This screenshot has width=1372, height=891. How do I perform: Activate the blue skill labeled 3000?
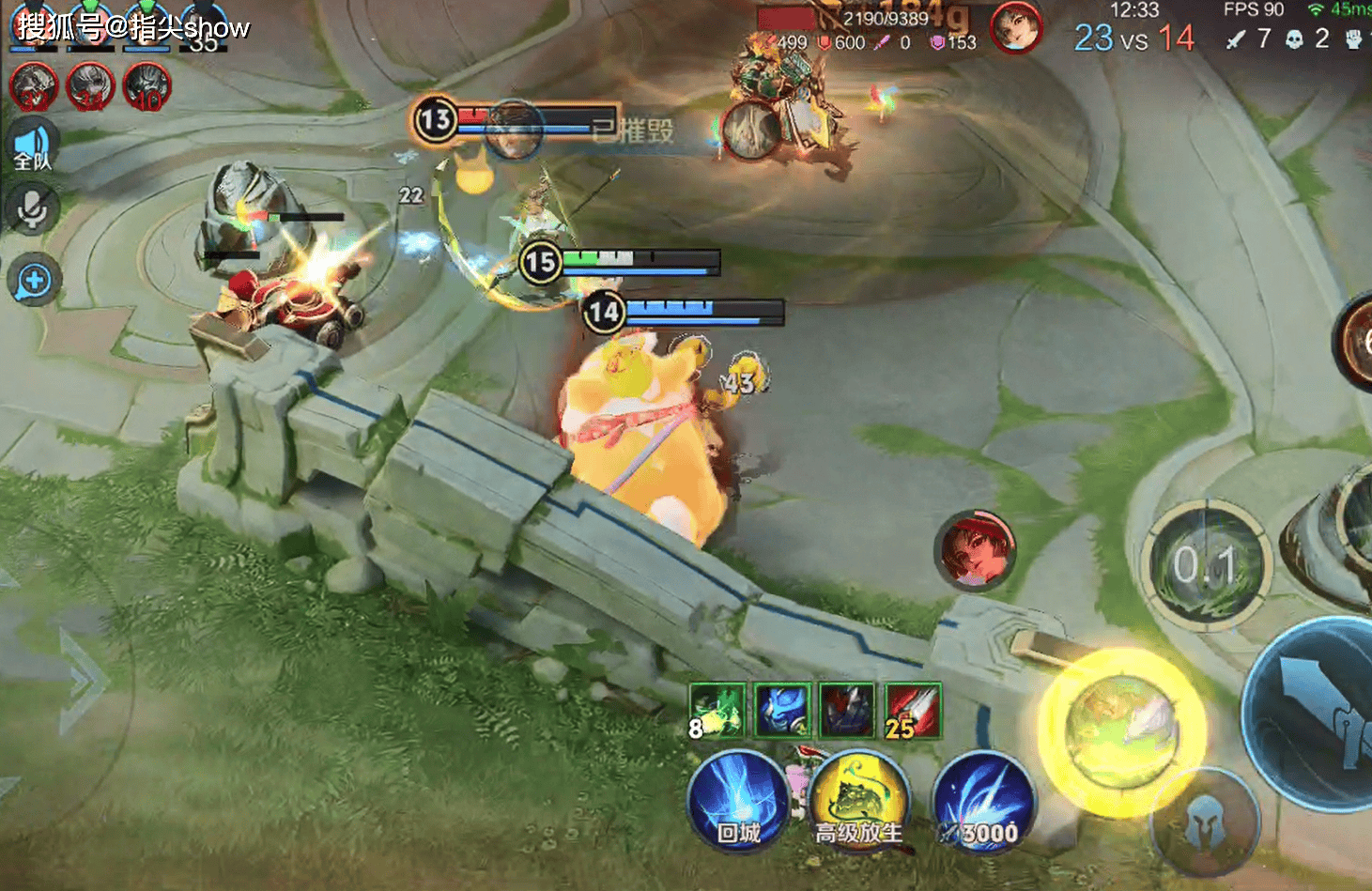pyautogui.click(x=983, y=803)
